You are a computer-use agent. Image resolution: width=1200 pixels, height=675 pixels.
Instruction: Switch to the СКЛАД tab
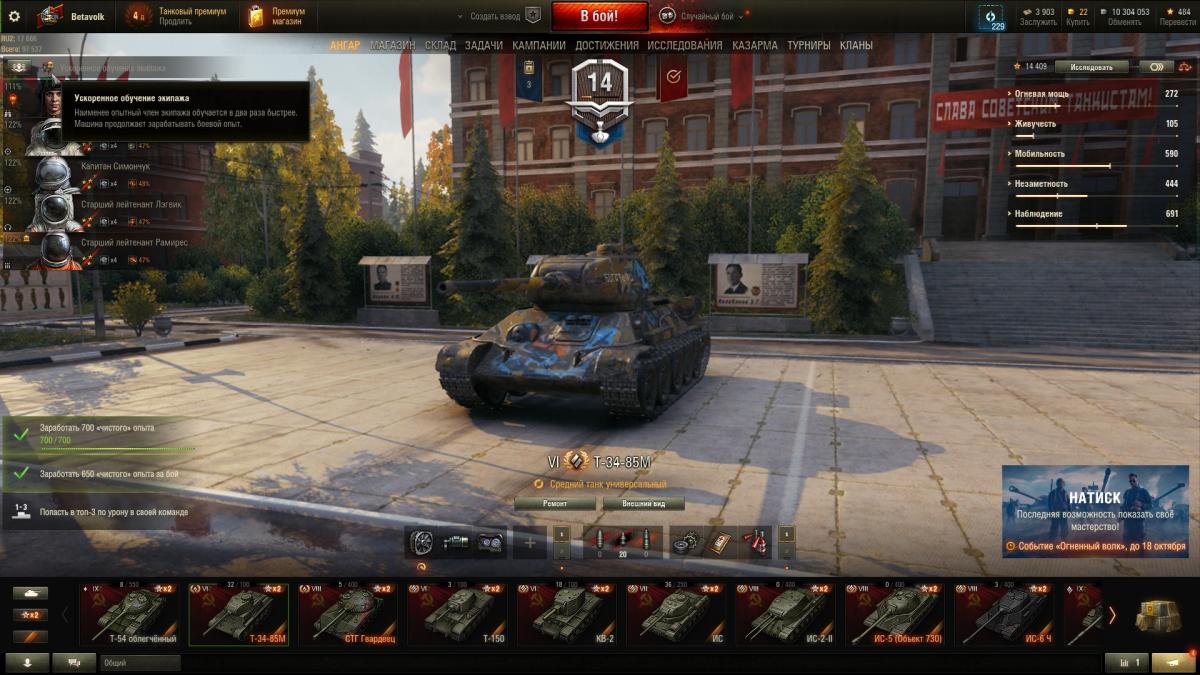pos(440,45)
